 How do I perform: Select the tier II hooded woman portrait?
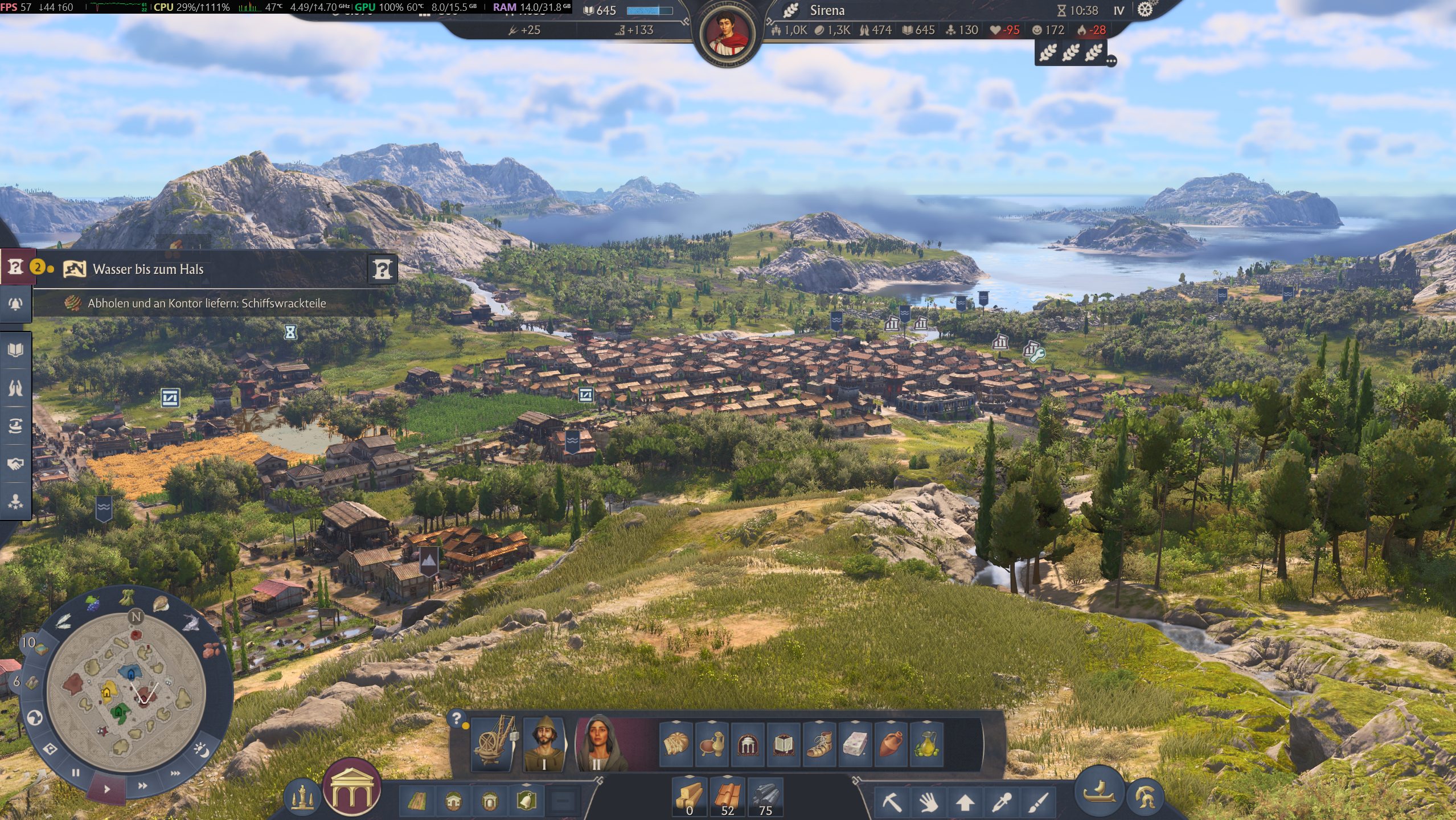coord(596,744)
